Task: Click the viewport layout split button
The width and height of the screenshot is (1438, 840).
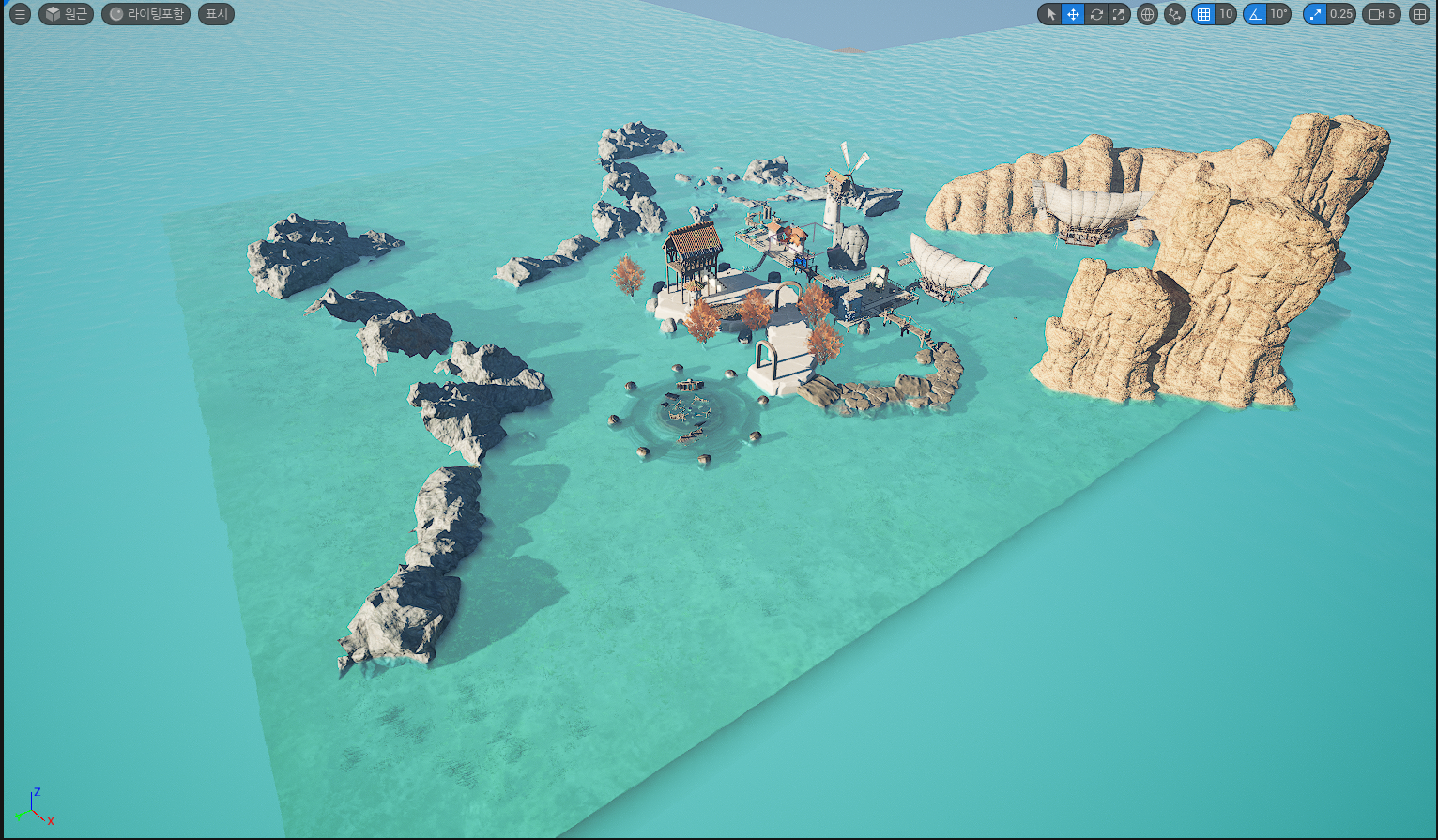Action: pyautogui.click(x=1419, y=14)
